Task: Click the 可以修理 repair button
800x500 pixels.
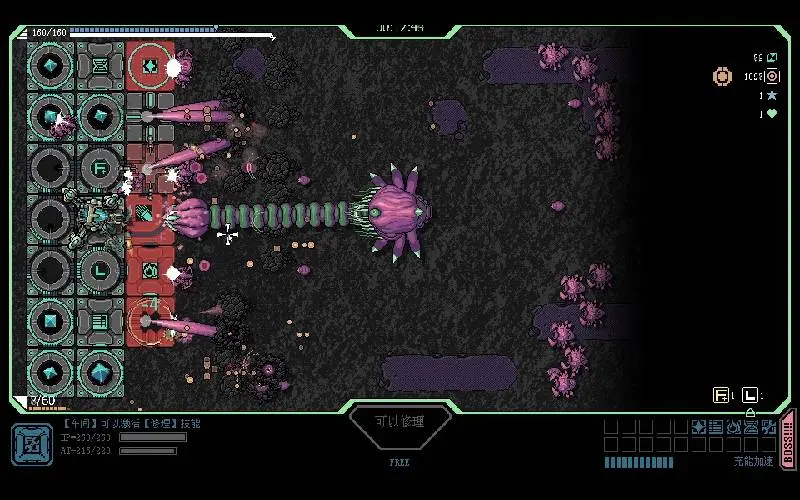Action: [x=400, y=422]
